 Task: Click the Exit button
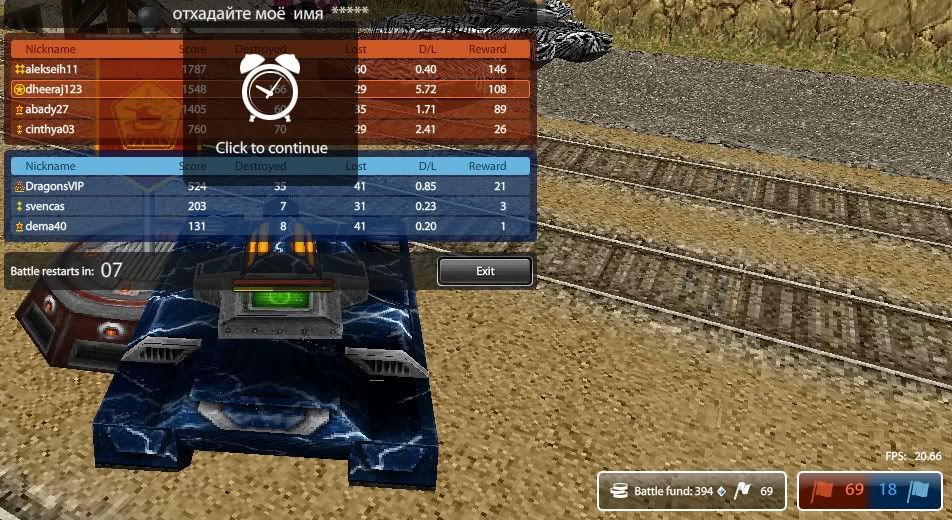point(485,271)
